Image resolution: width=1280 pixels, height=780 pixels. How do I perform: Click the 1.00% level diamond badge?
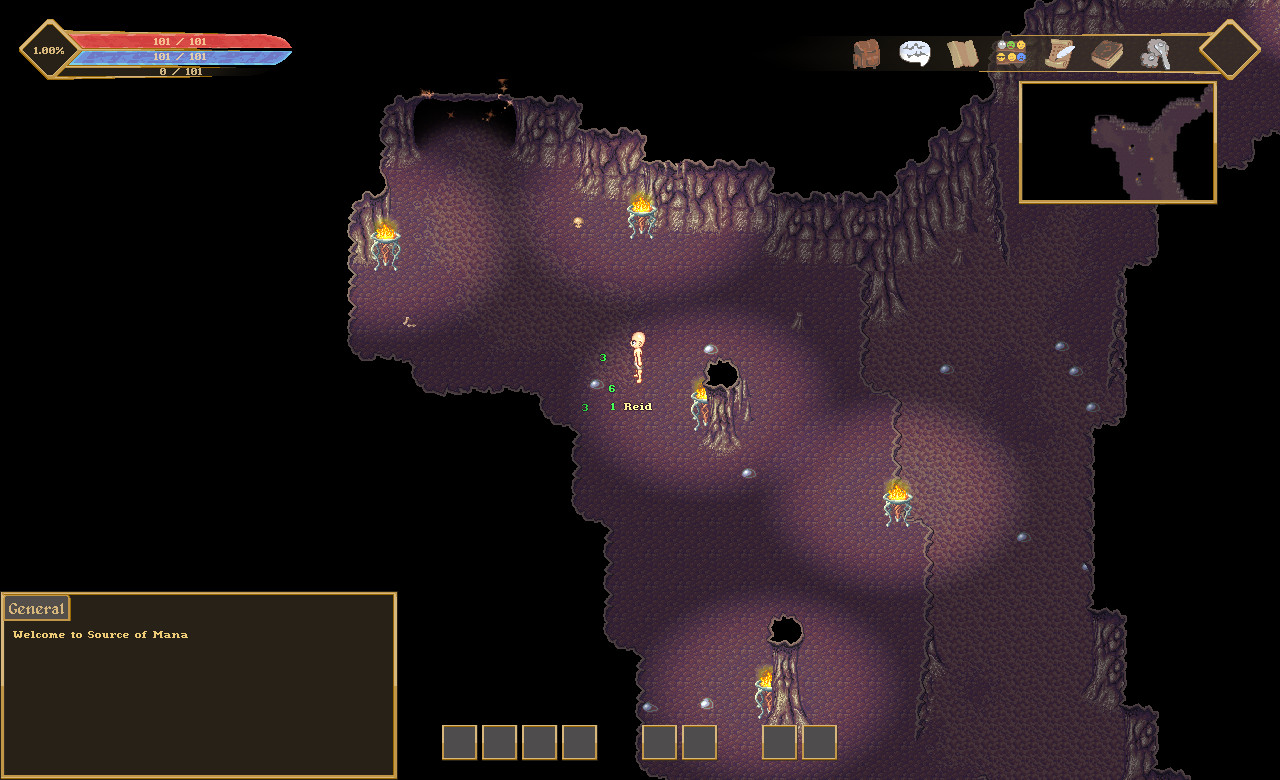[49, 50]
